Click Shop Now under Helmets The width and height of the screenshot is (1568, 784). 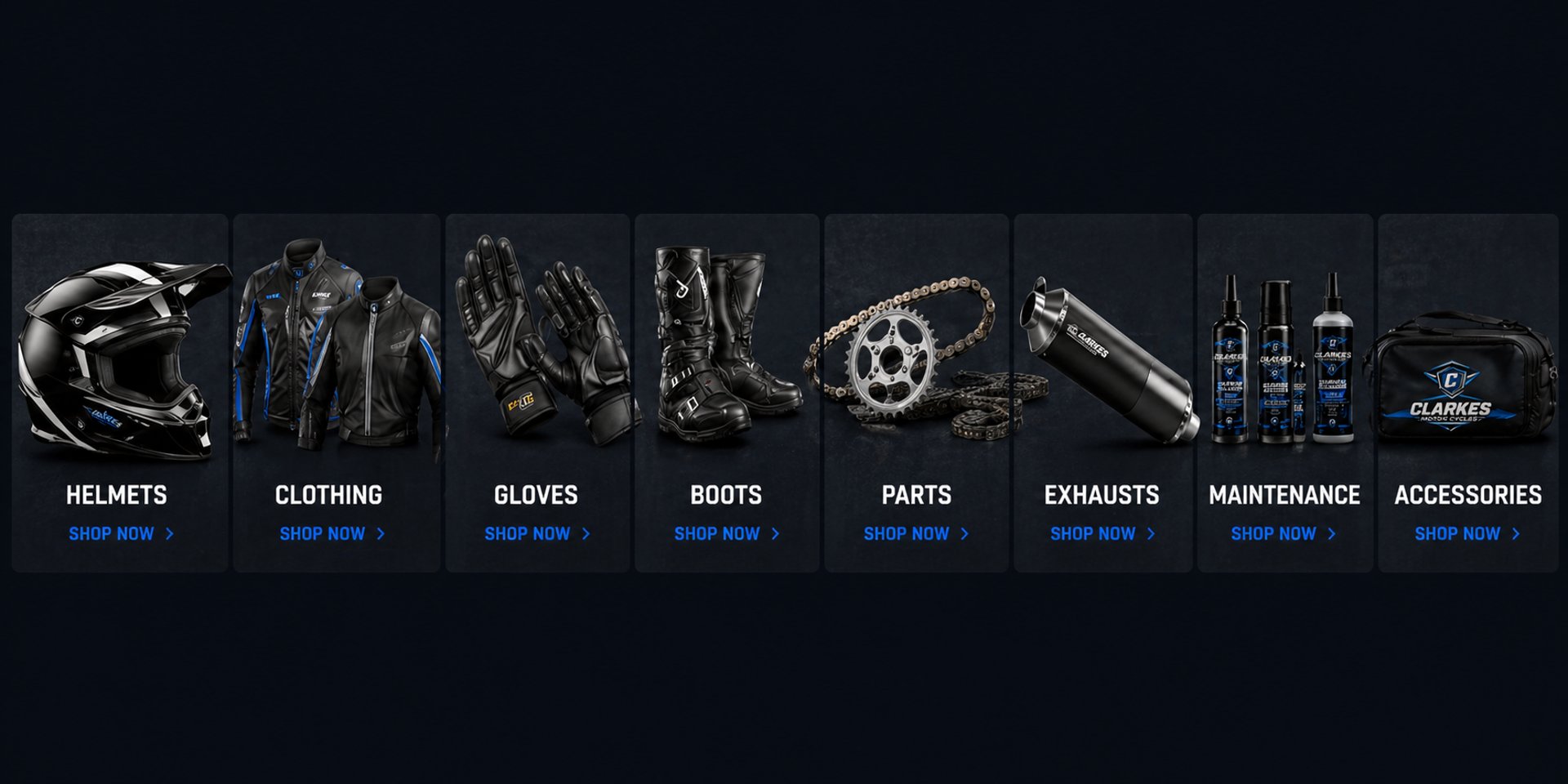120,534
